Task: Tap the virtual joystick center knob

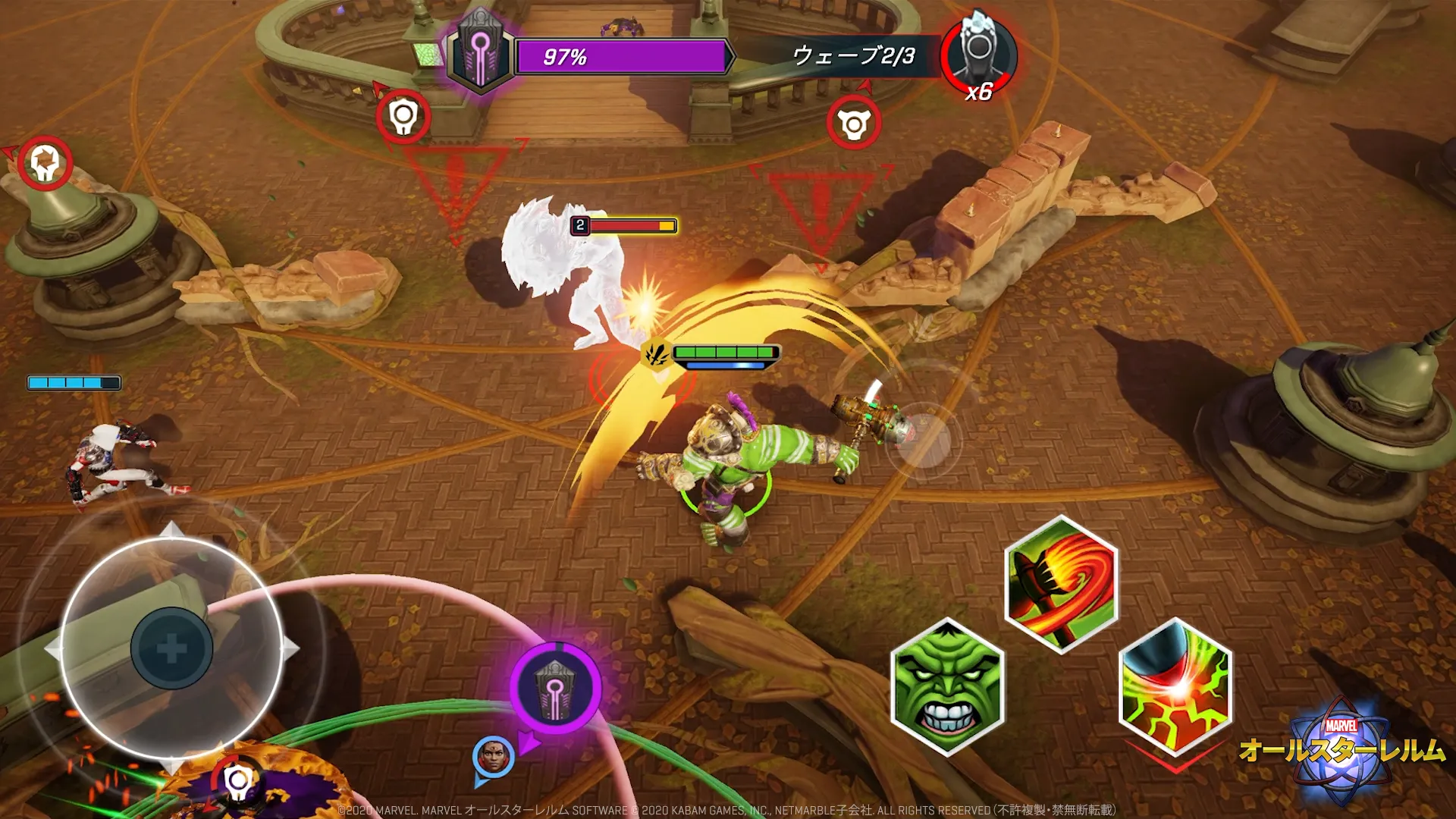Action: pos(171,648)
